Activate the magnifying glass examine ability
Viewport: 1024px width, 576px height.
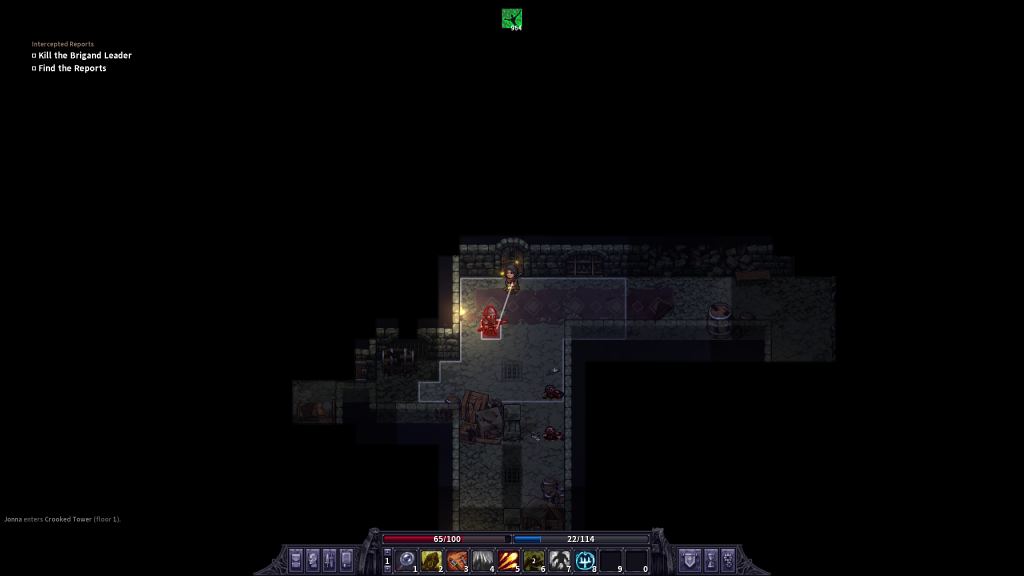tap(406, 560)
